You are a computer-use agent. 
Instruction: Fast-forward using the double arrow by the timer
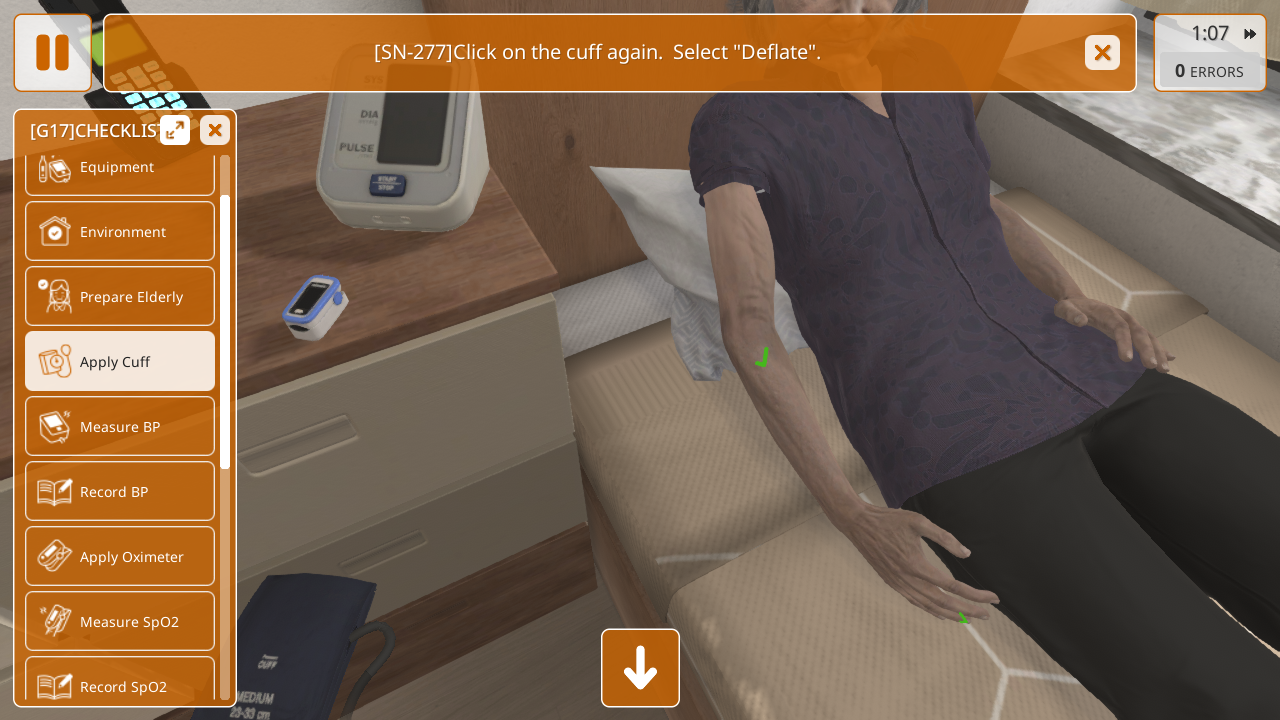1250,34
